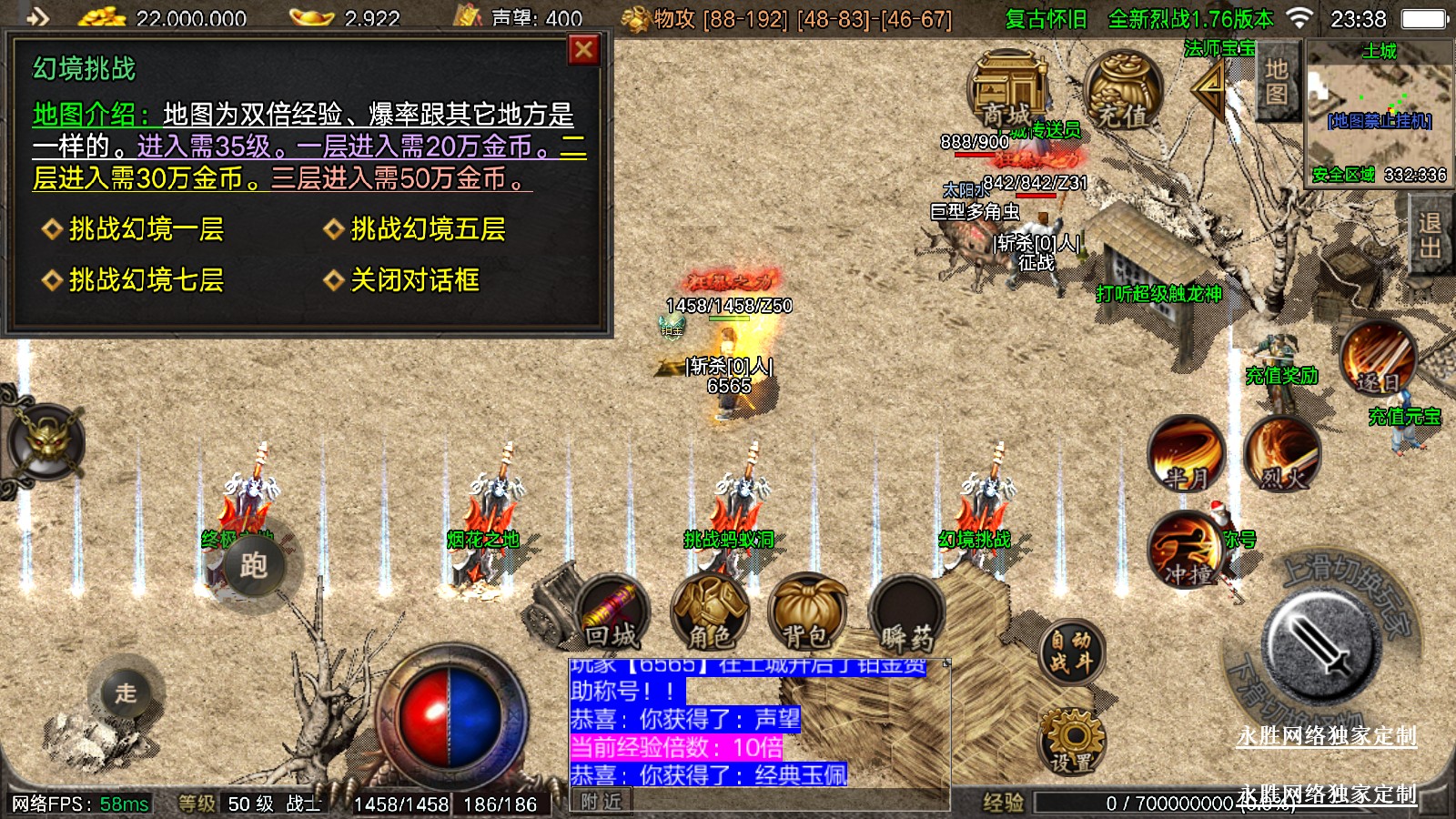Open the 背包 bag
The image size is (1456, 819).
pyautogui.click(x=806, y=612)
